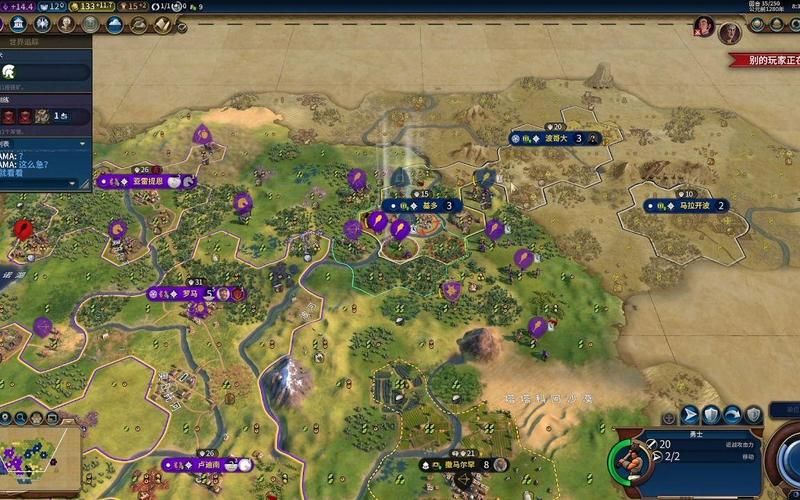The image size is (800, 500).
Task: Activate the warrior's move-to command
Action: pyautogui.click(x=690, y=414)
